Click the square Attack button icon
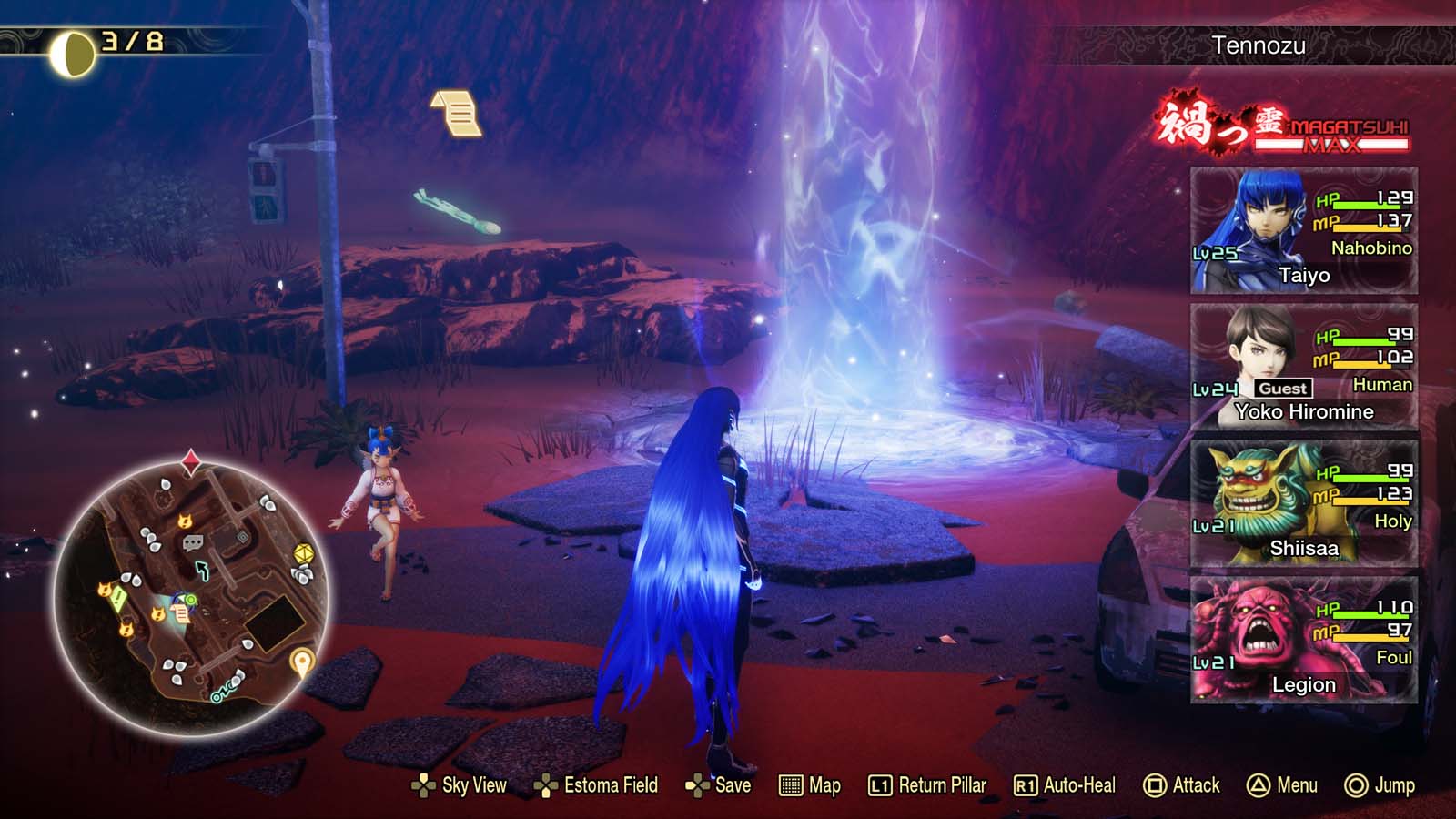The image size is (1456, 819). (1154, 784)
